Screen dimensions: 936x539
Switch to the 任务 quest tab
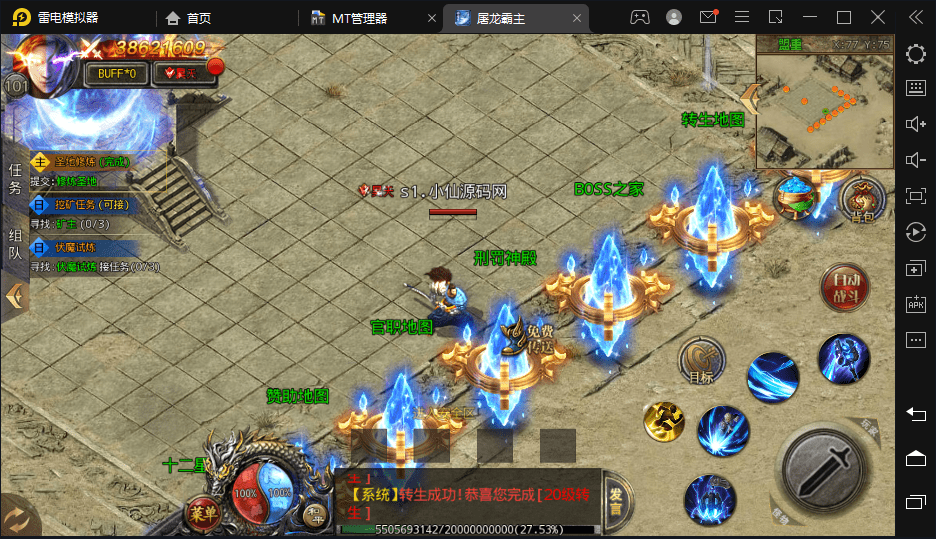pyautogui.click(x=15, y=180)
